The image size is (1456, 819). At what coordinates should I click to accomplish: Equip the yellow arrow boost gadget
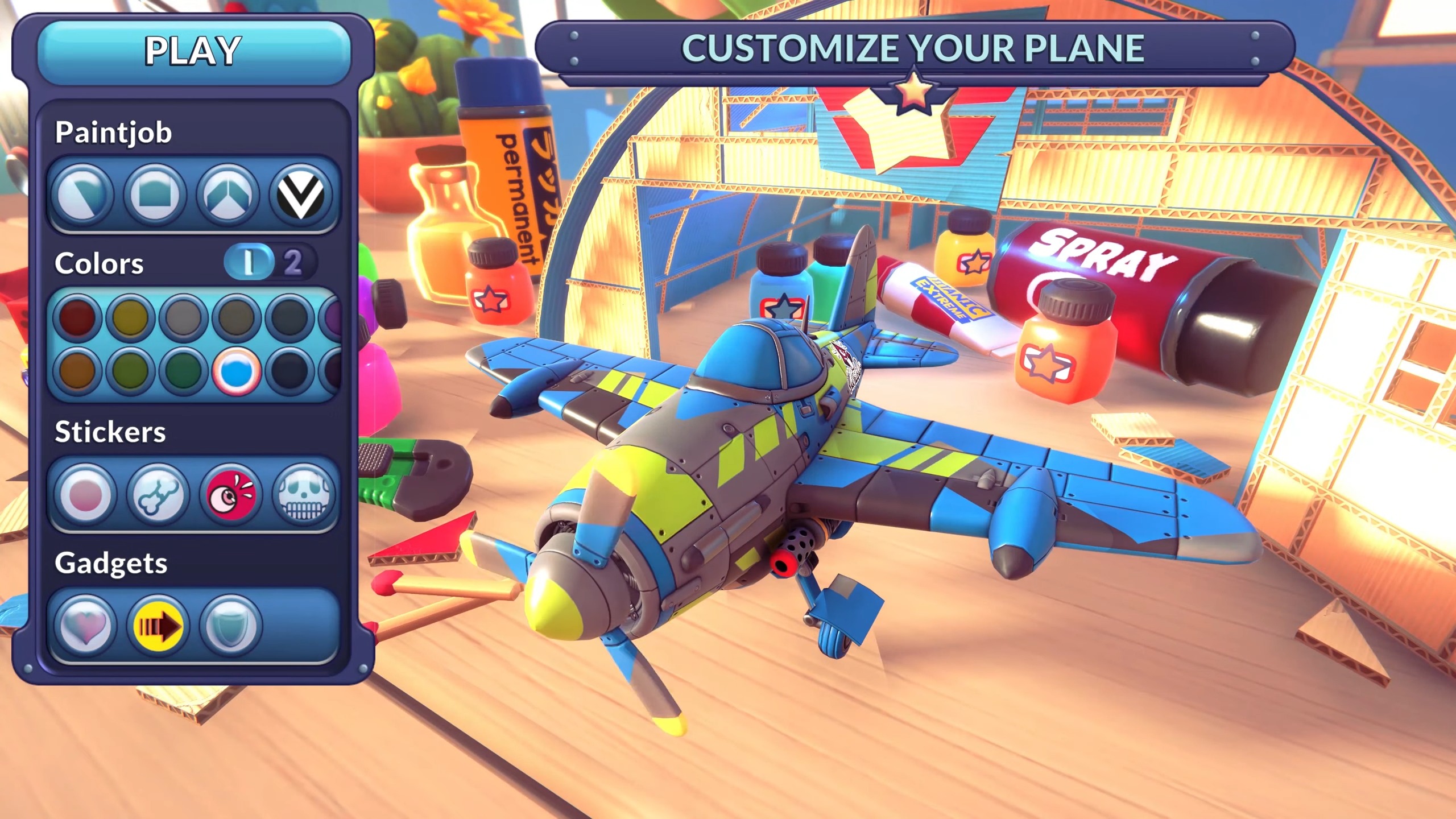[158, 626]
